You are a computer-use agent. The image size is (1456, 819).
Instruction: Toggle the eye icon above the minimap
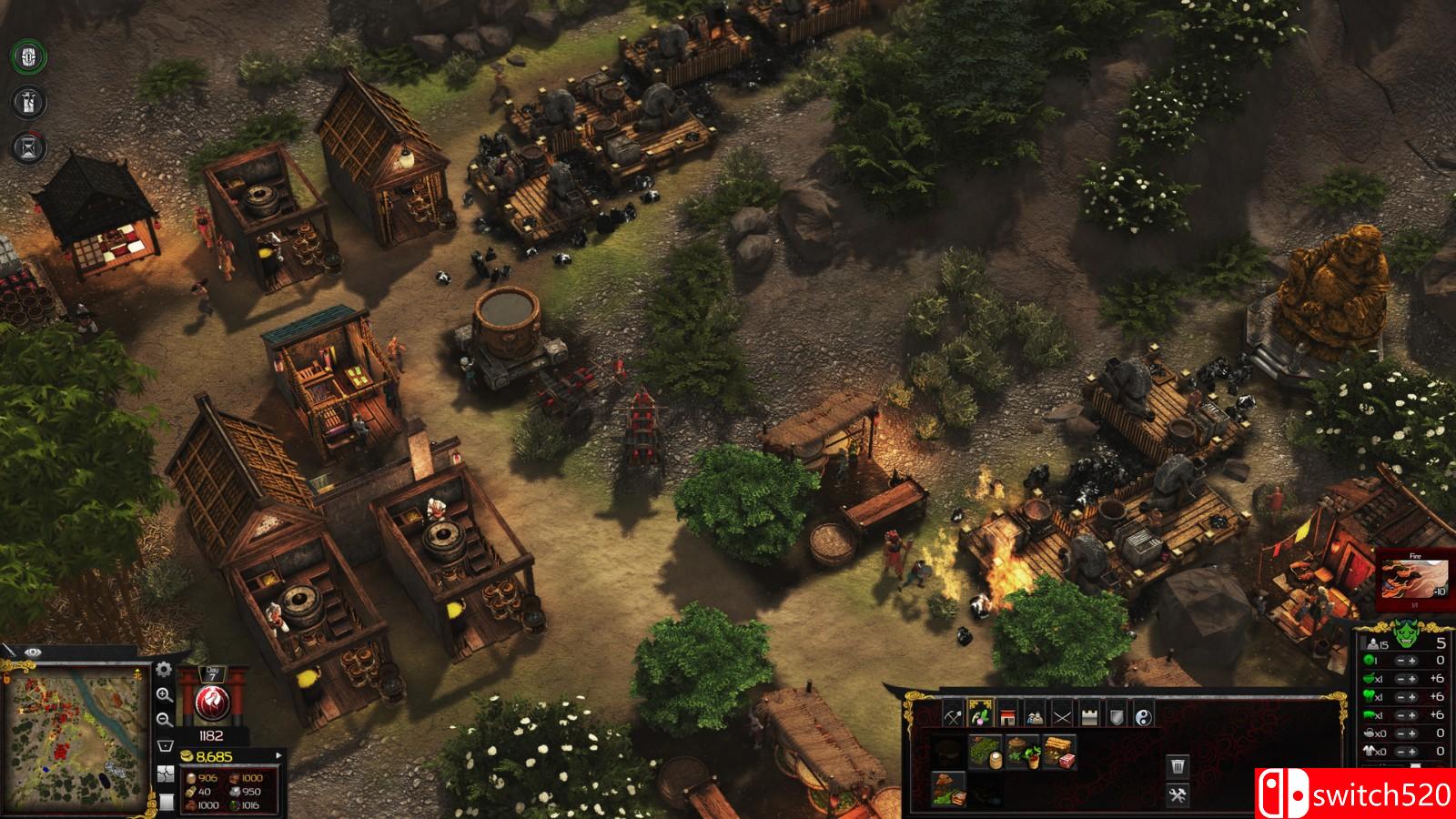[33, 652]
